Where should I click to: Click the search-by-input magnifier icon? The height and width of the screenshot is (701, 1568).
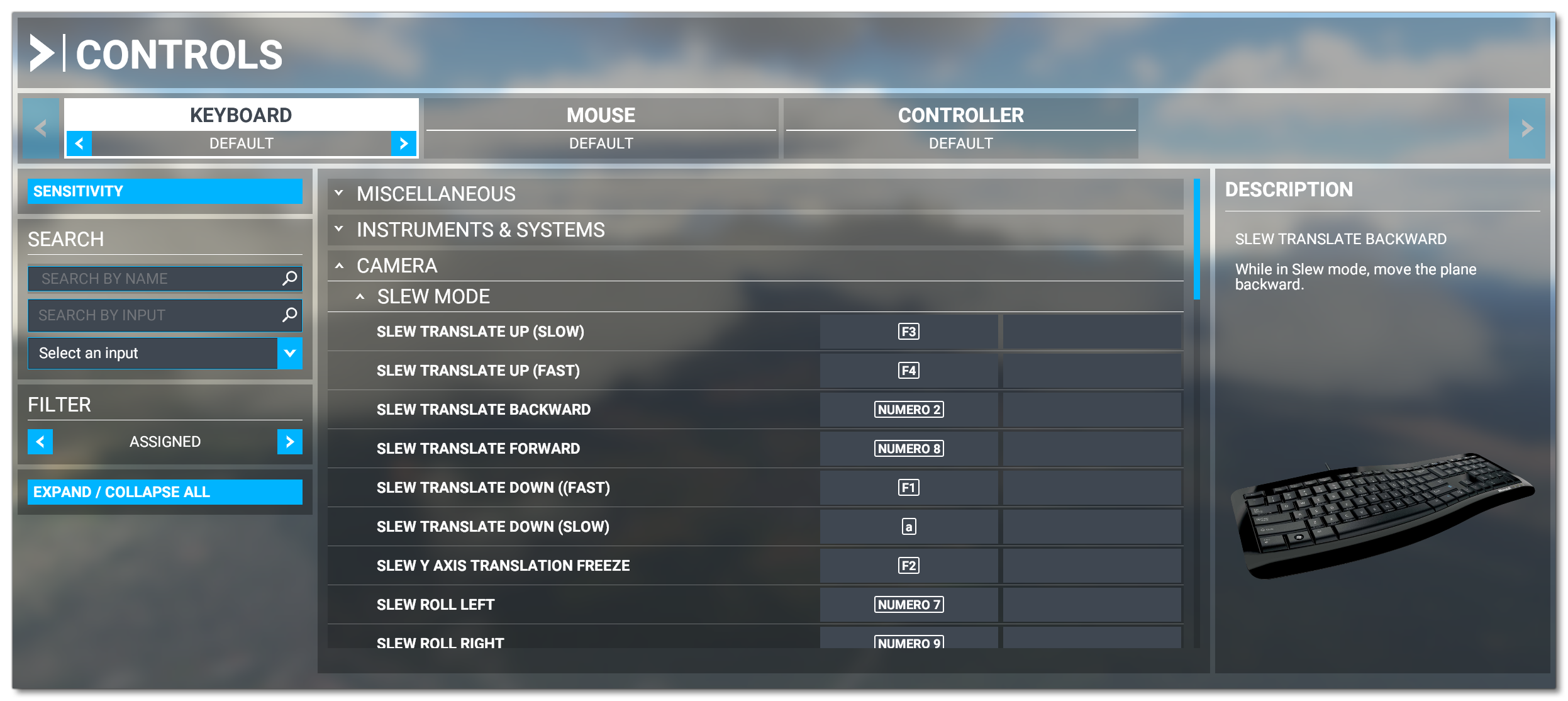point(289,315)
